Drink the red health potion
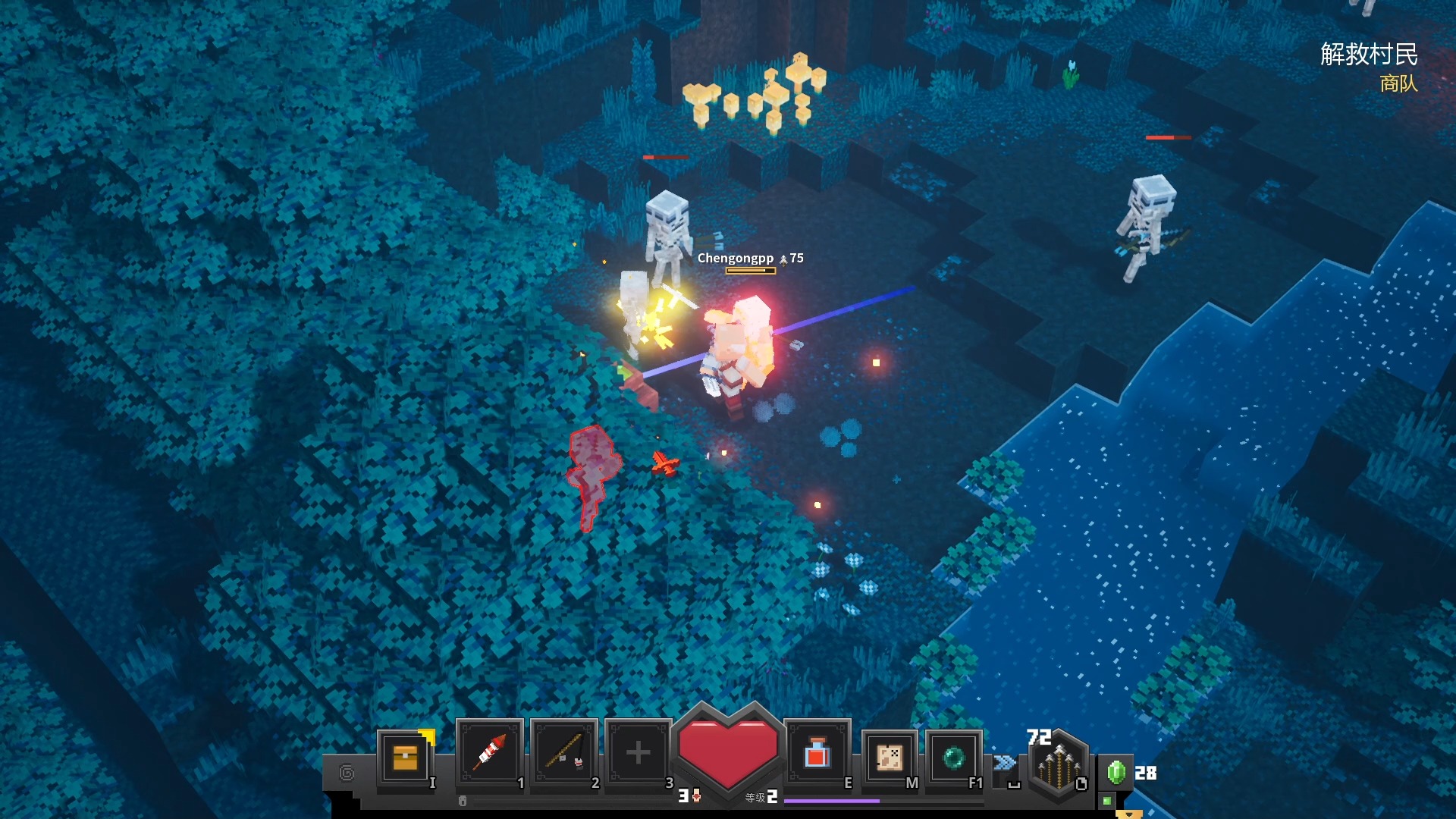Screen dimensions: 1456x819 point(817,754)
